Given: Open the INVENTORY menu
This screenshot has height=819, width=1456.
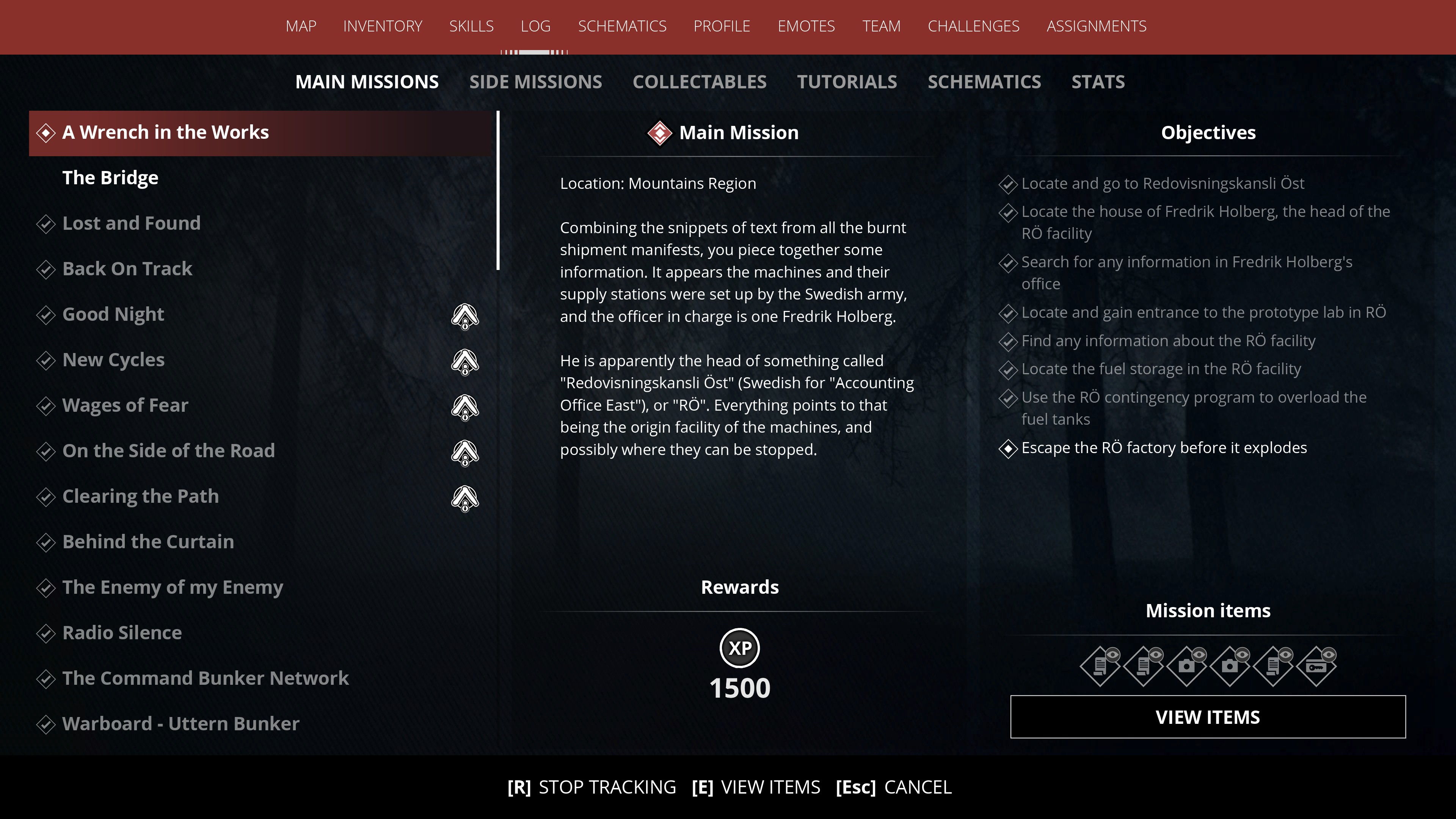Looking at the screenshot, I should [383, 26].
